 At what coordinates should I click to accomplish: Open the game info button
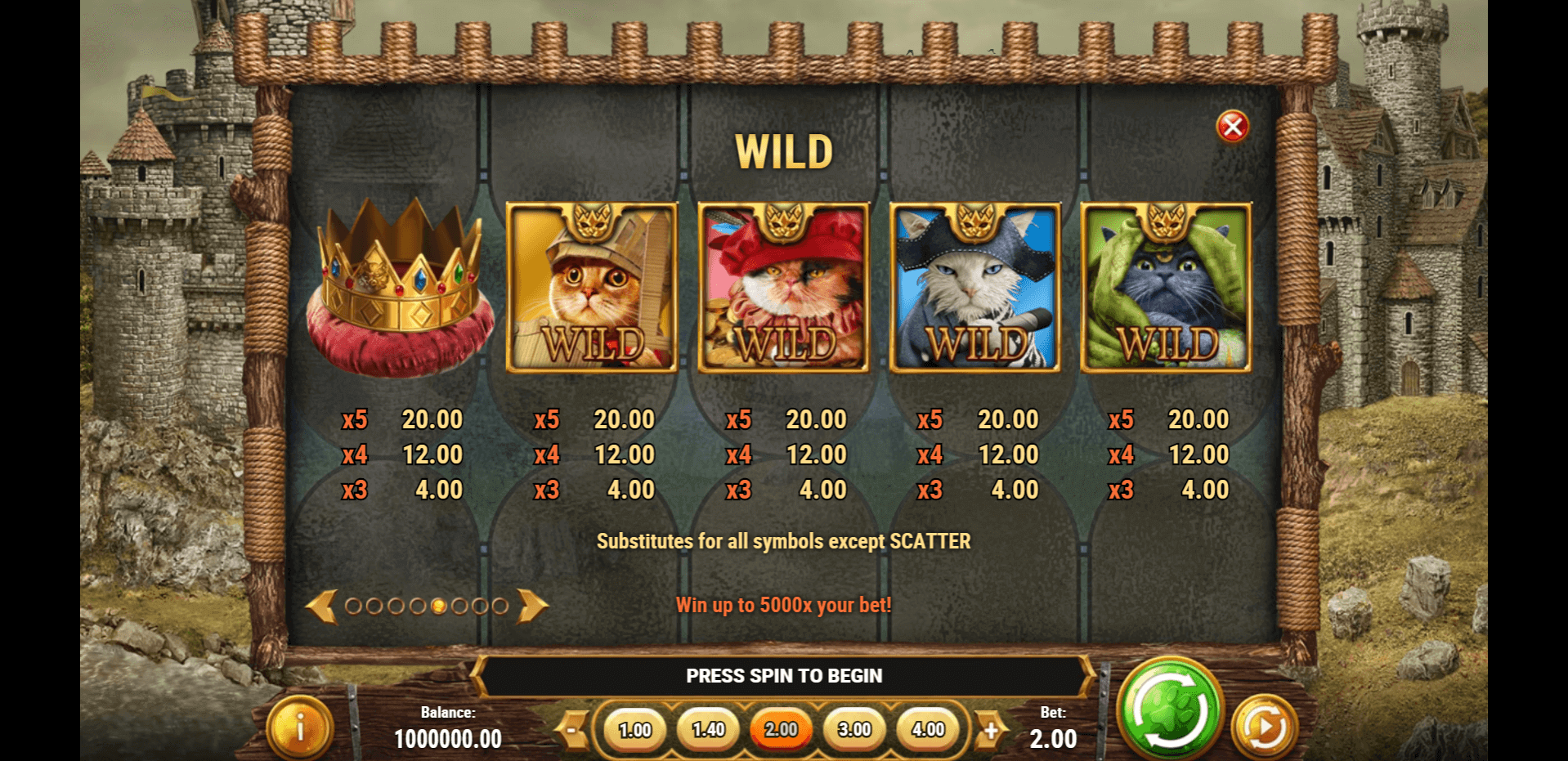[x=300, y=727]
